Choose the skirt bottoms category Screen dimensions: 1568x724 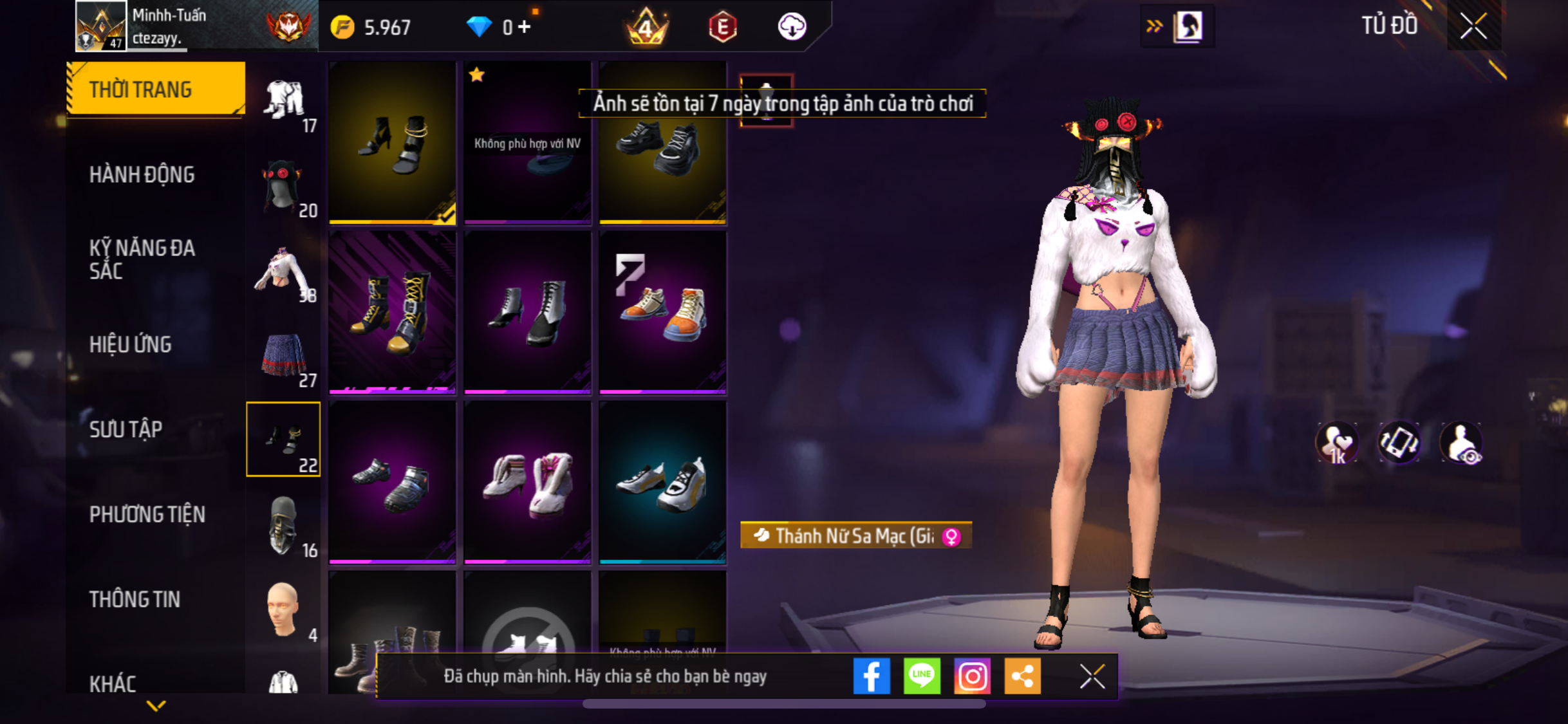(284, 357)
